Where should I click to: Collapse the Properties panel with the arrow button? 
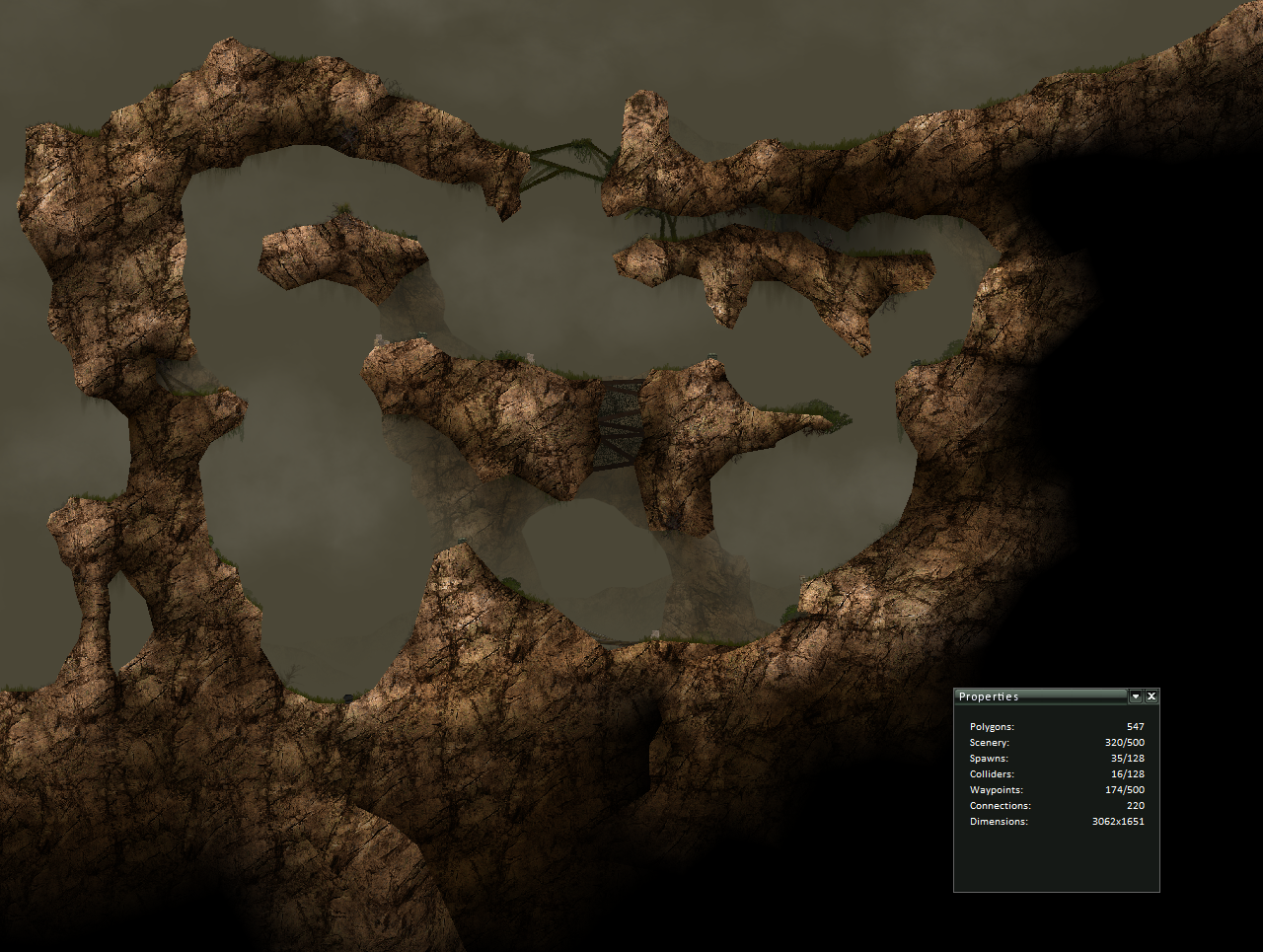[x=1136, y=696]
